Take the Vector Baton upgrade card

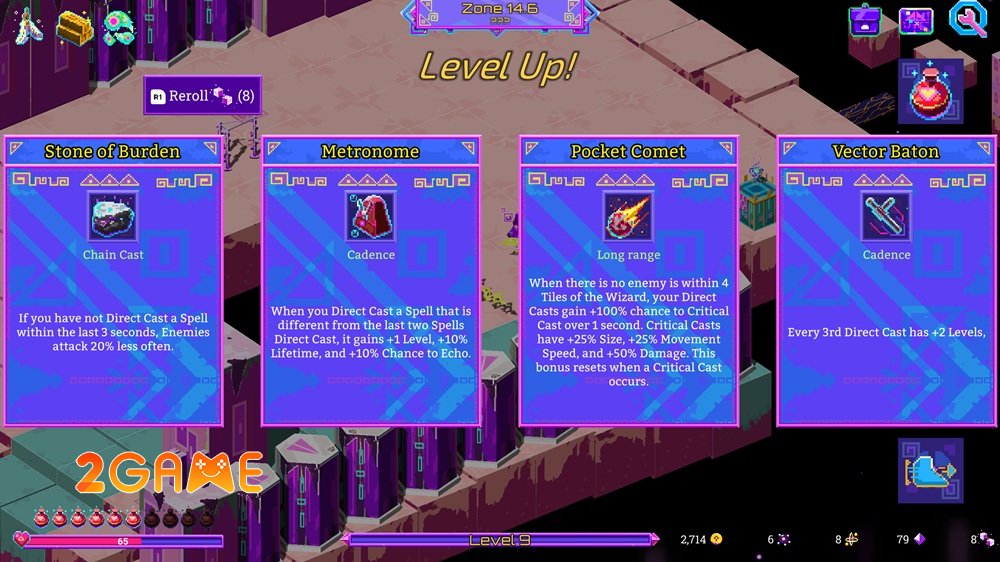(886, 280)
